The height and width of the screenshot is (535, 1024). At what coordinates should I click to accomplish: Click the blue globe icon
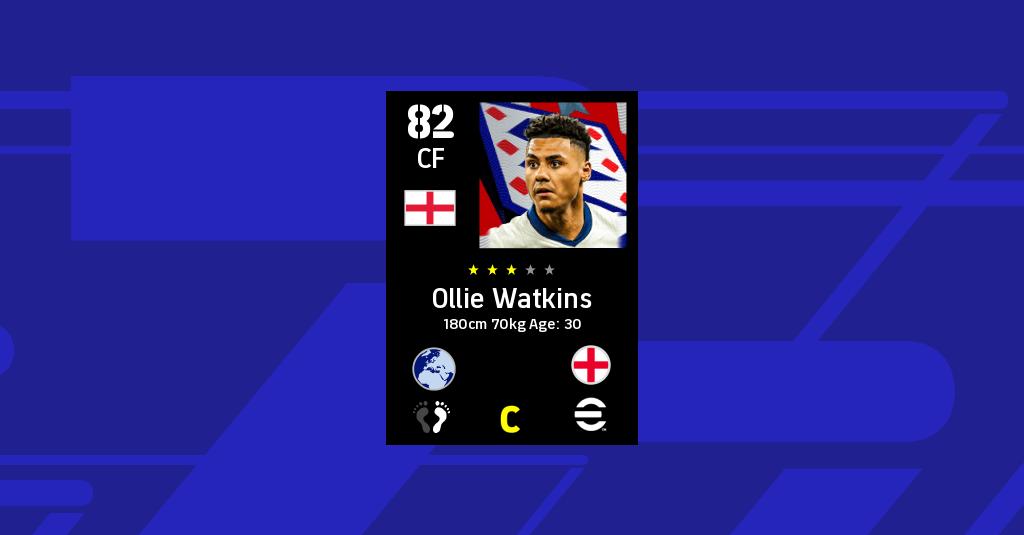(434, 368)
